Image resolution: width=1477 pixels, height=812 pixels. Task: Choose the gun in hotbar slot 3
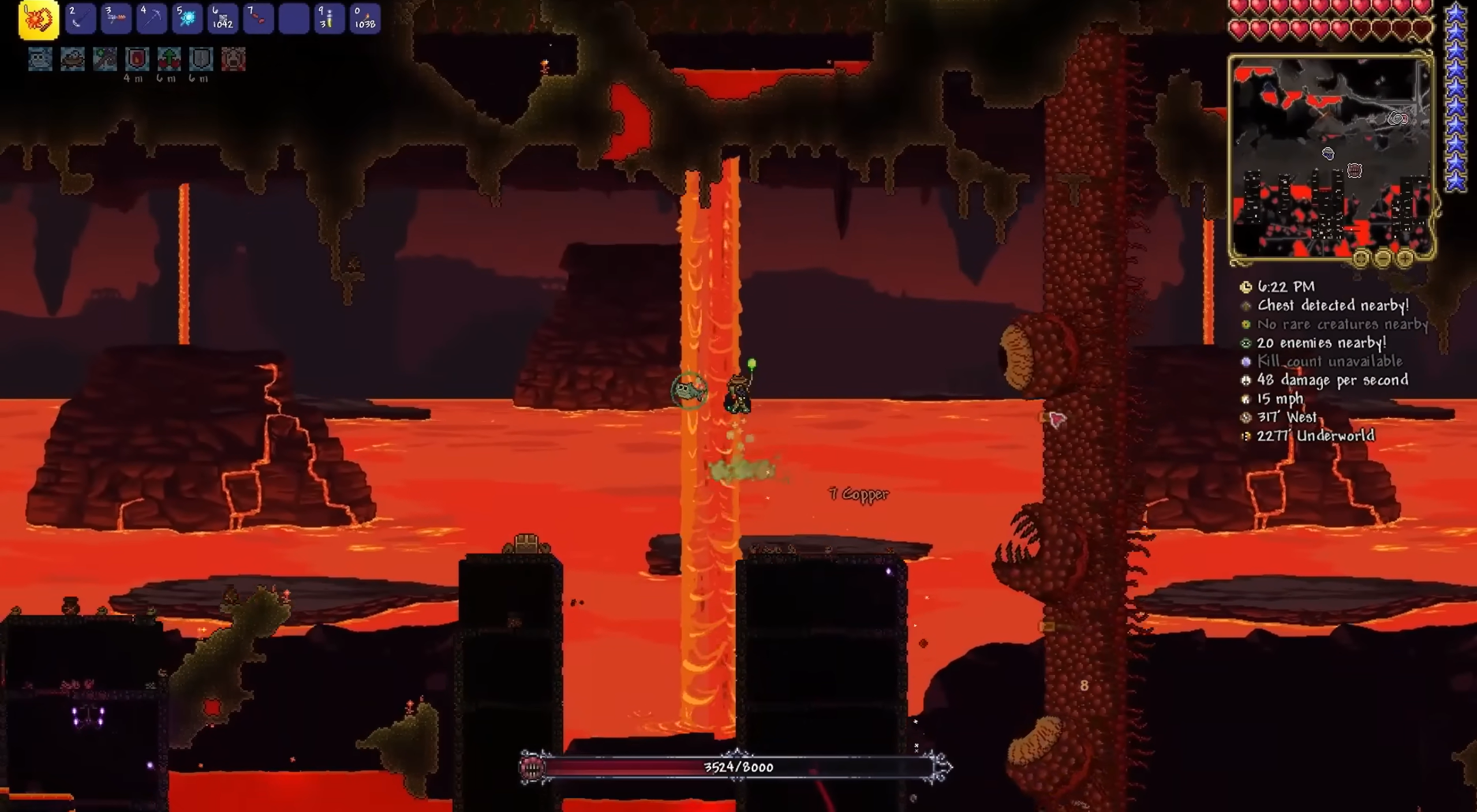[x=116, y=19]
